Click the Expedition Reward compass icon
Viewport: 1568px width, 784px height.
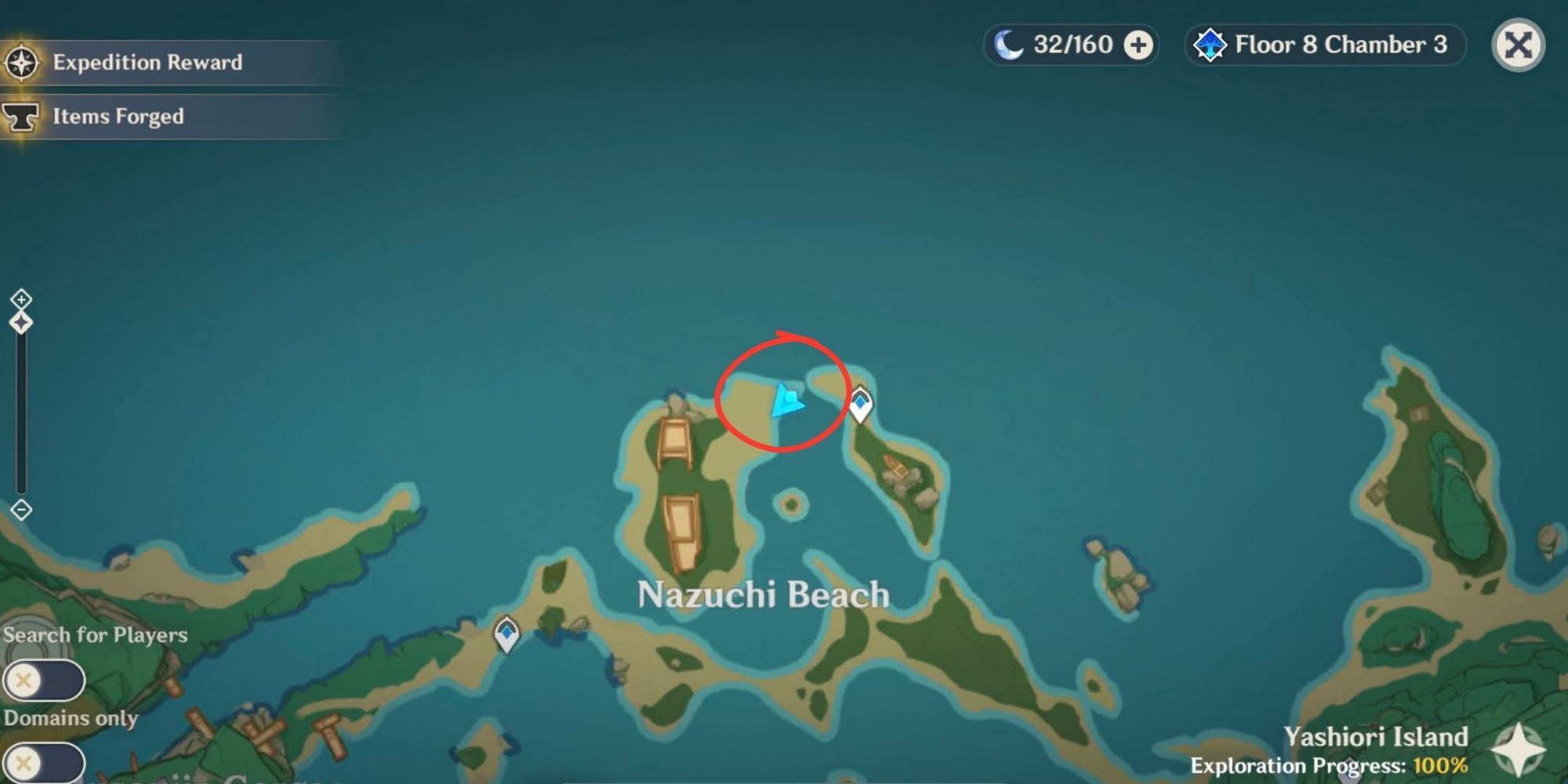tap(24, 62)
